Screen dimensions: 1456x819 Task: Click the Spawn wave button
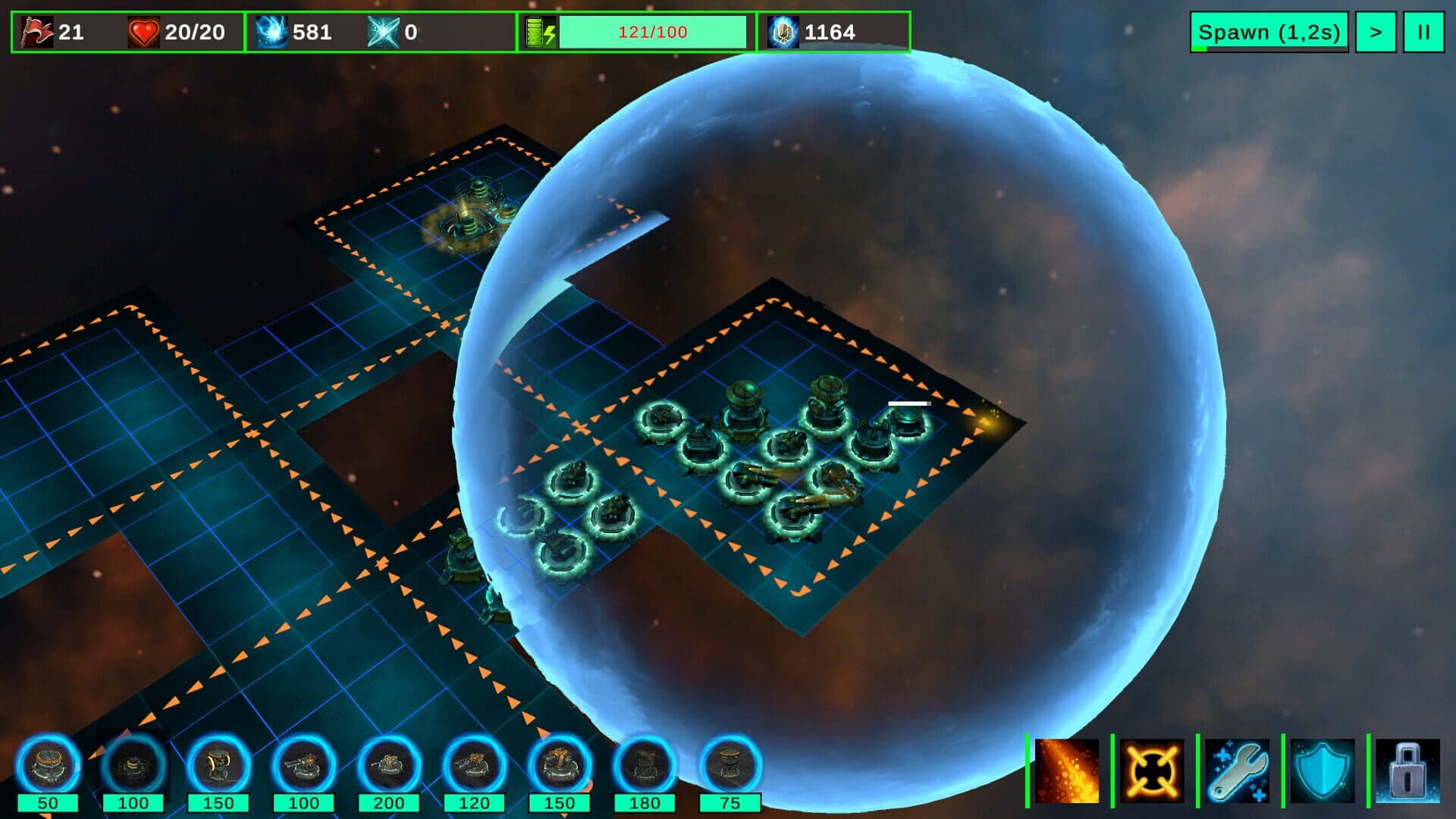1269,33
